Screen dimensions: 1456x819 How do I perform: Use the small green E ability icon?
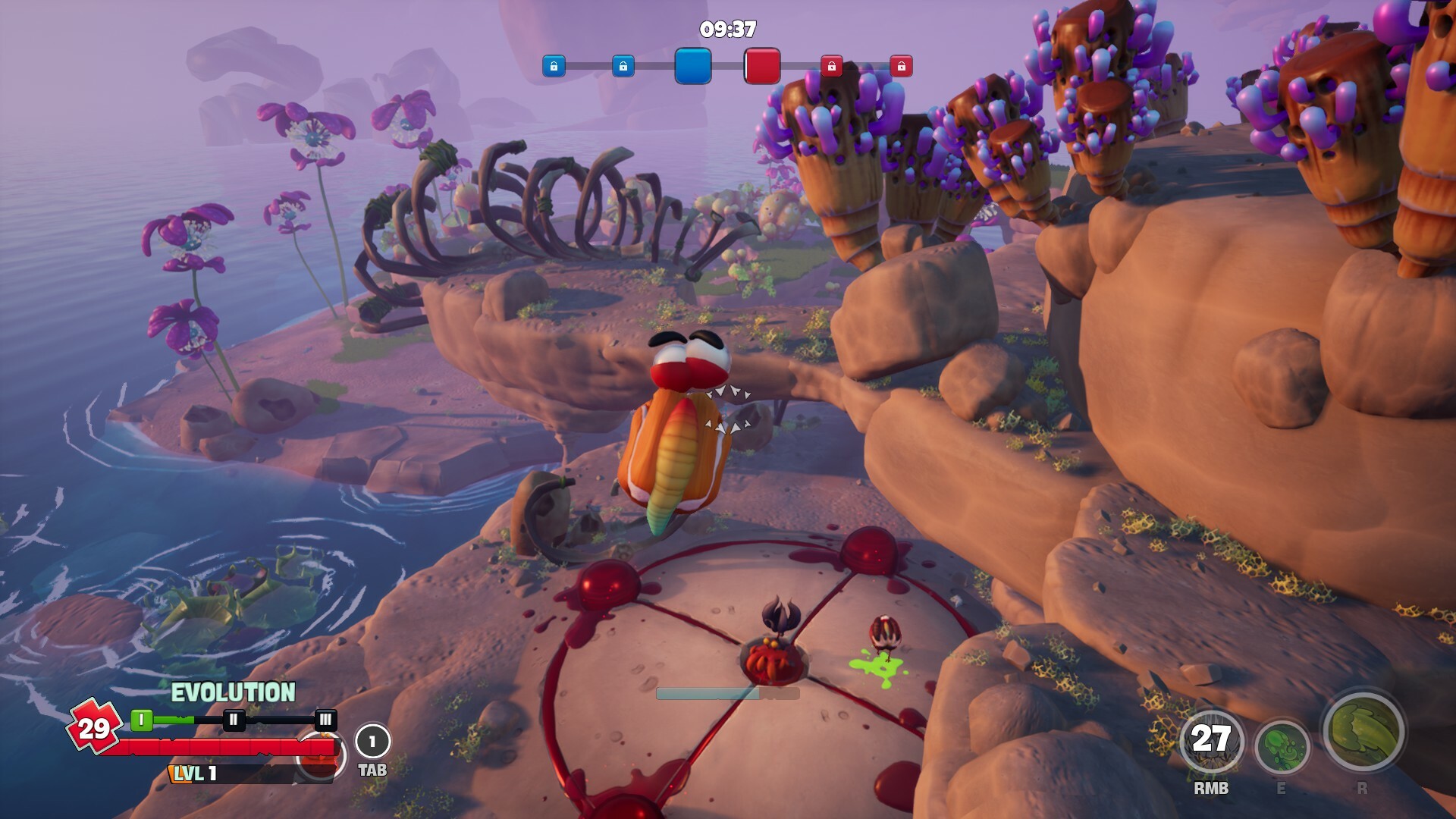click(1282, 747)
